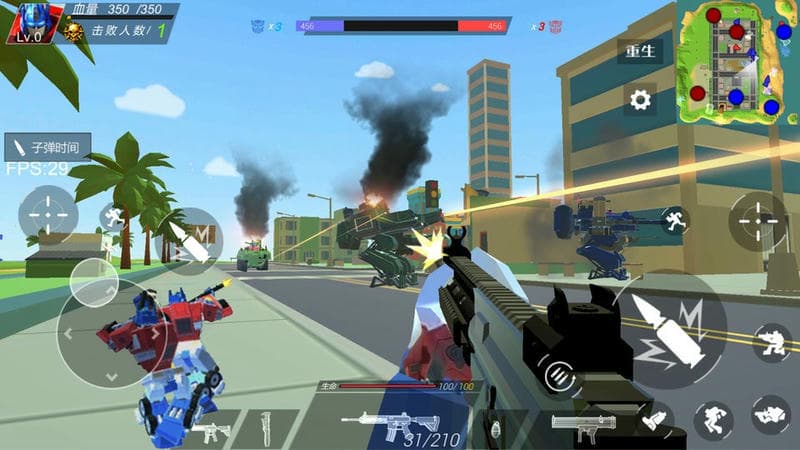Tap the prone soldier icon

point(771,413)
